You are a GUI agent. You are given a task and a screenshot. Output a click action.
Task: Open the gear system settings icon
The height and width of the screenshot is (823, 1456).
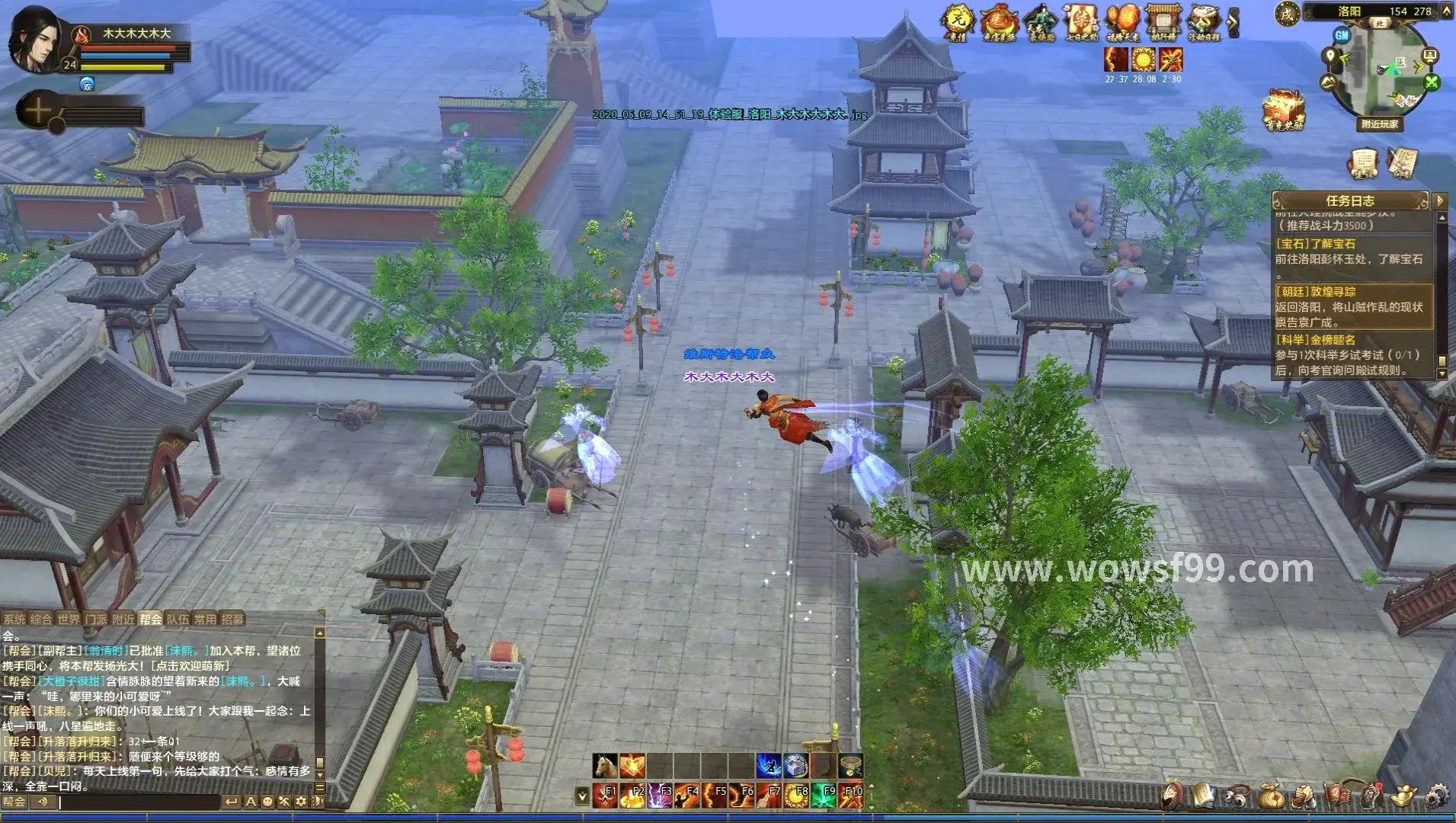[1437, 796]
